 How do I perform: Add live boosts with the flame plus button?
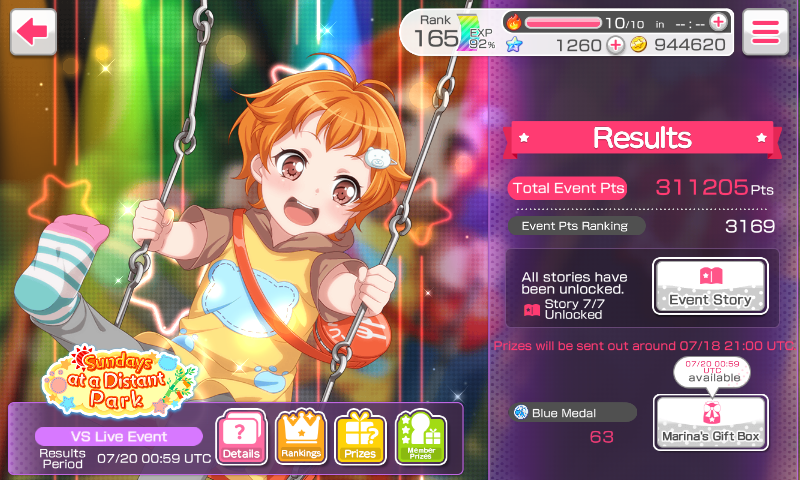click(x=719, y=22)
